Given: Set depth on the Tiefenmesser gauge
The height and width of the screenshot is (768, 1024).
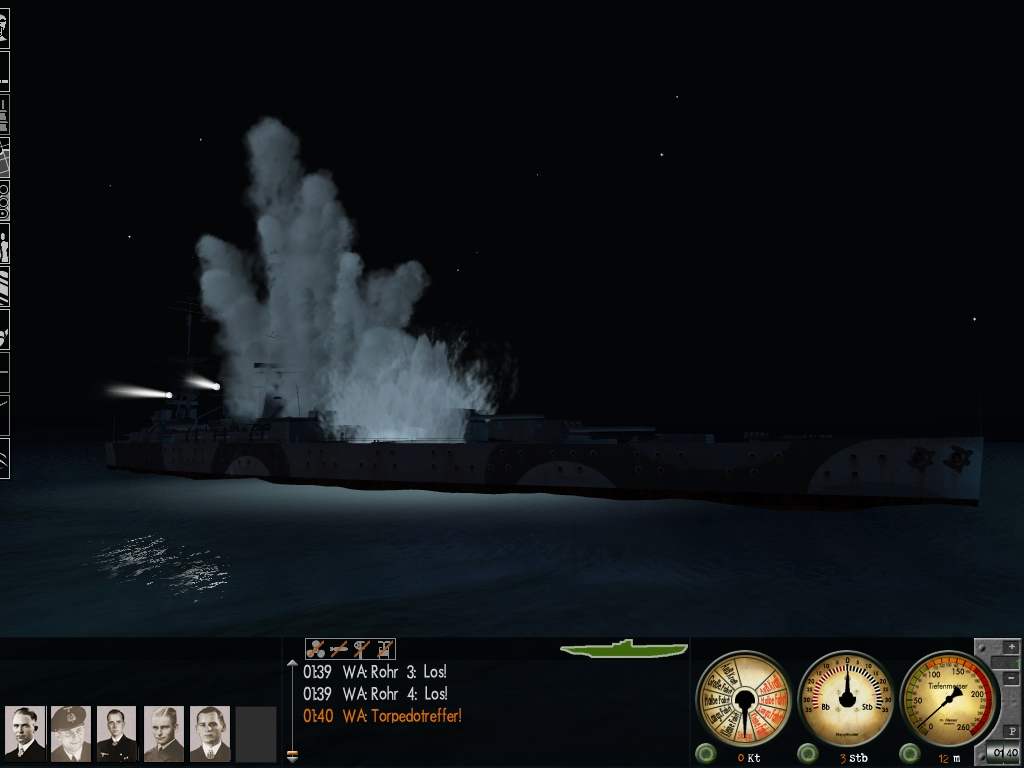Looking at the screenshot, I should coord(949,697).
